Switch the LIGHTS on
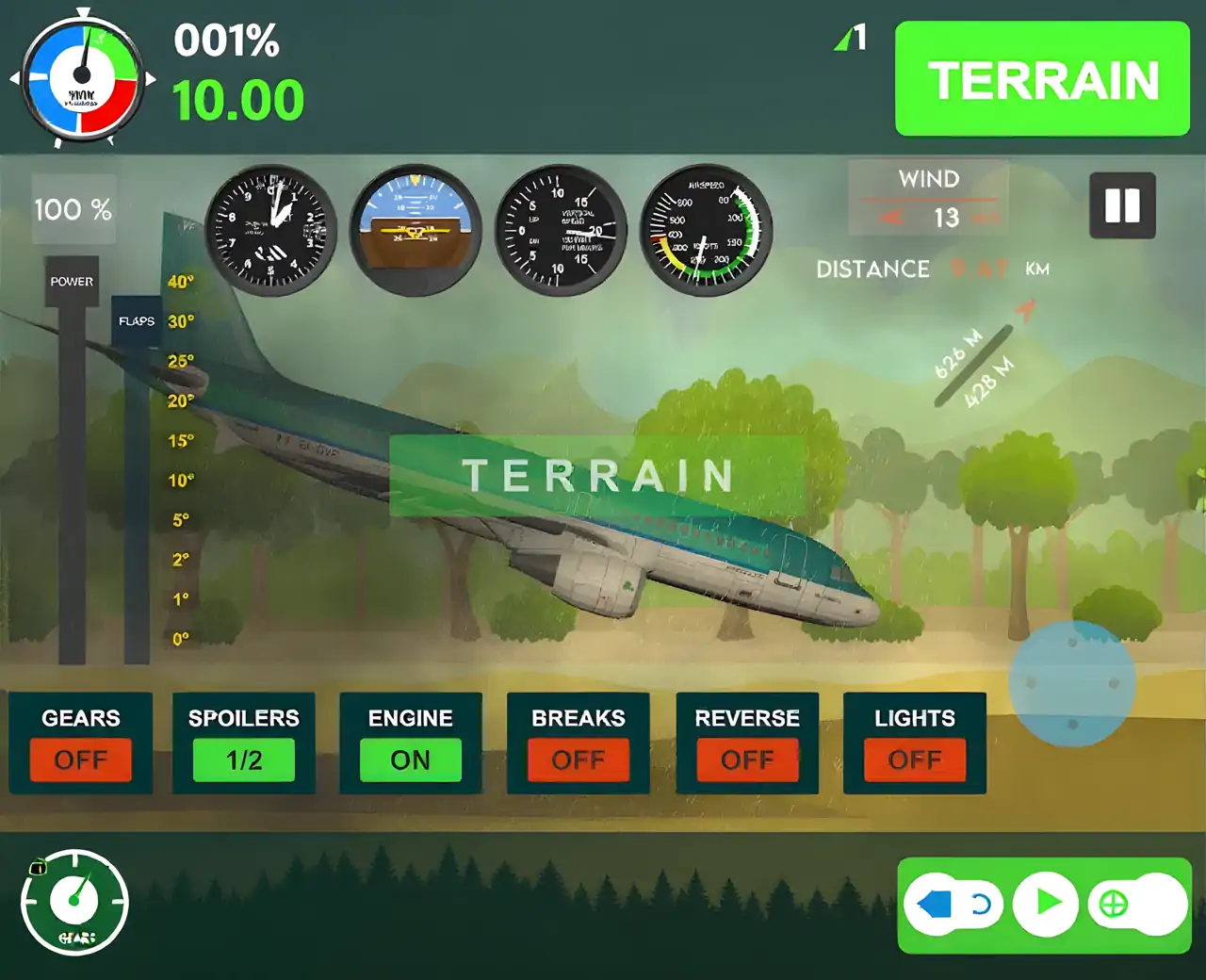The image size is (1206, 980). [x=915, y=759]
